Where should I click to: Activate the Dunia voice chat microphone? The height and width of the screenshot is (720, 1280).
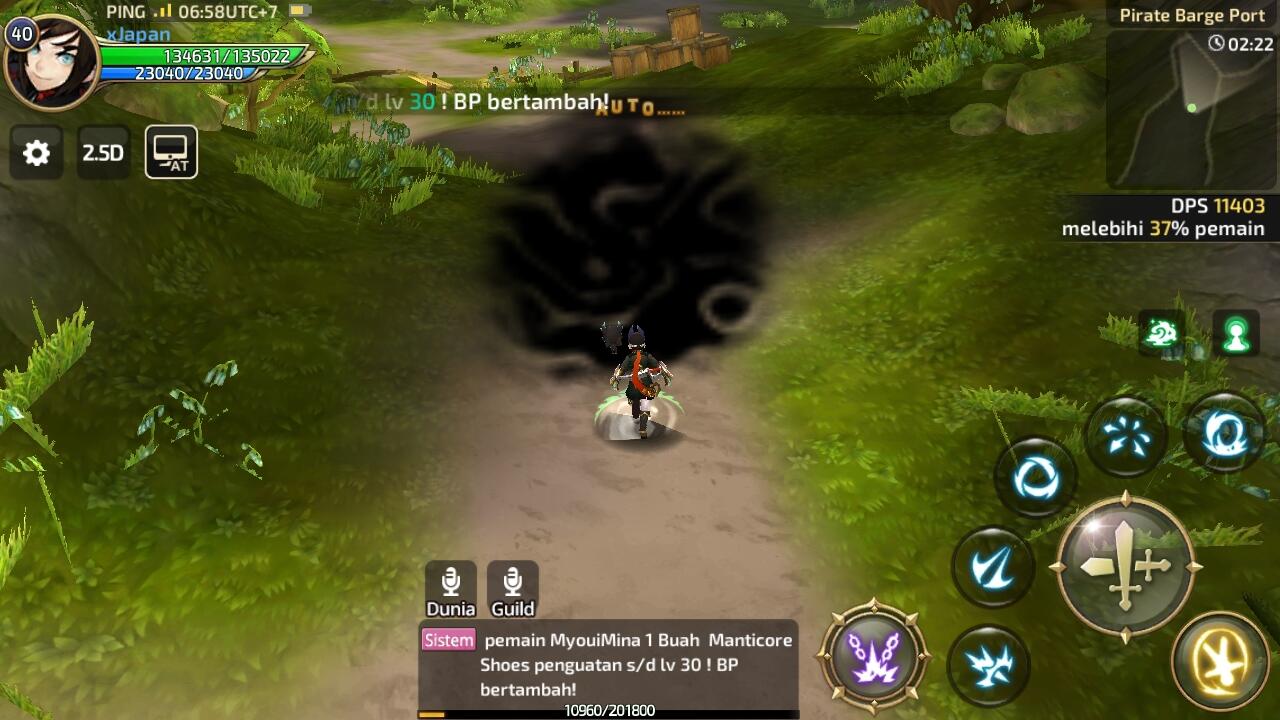(451, 588)
